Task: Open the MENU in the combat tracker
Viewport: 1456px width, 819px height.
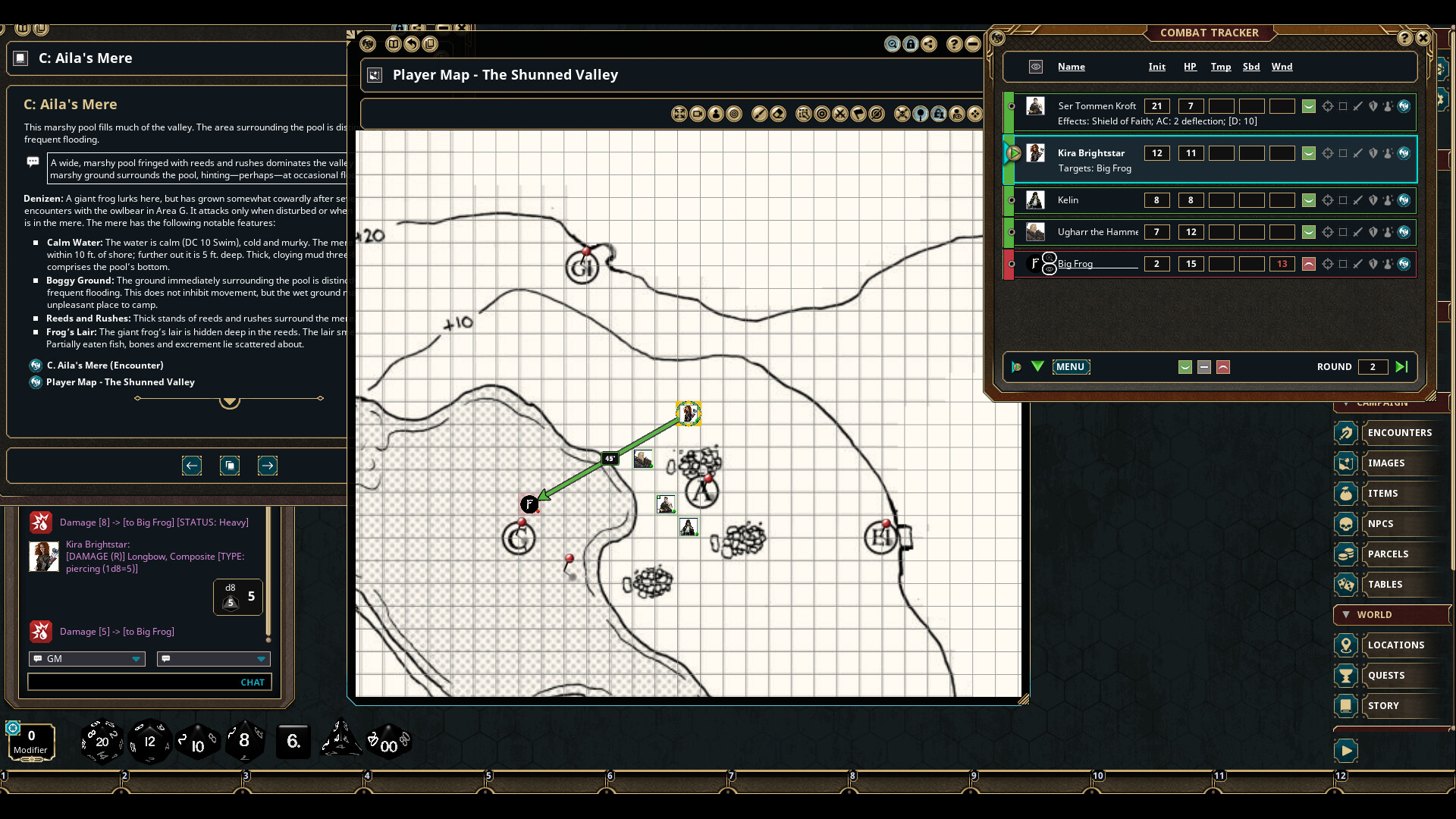Action: (x=1071, y=367)
